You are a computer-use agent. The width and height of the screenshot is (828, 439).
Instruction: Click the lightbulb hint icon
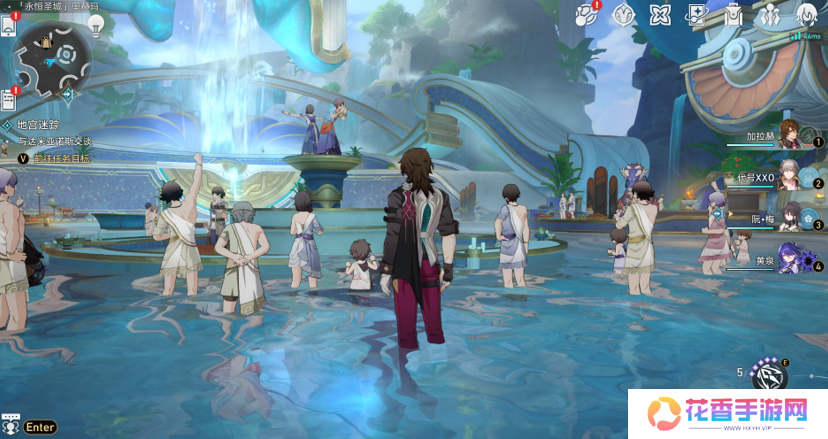(97, 25)
